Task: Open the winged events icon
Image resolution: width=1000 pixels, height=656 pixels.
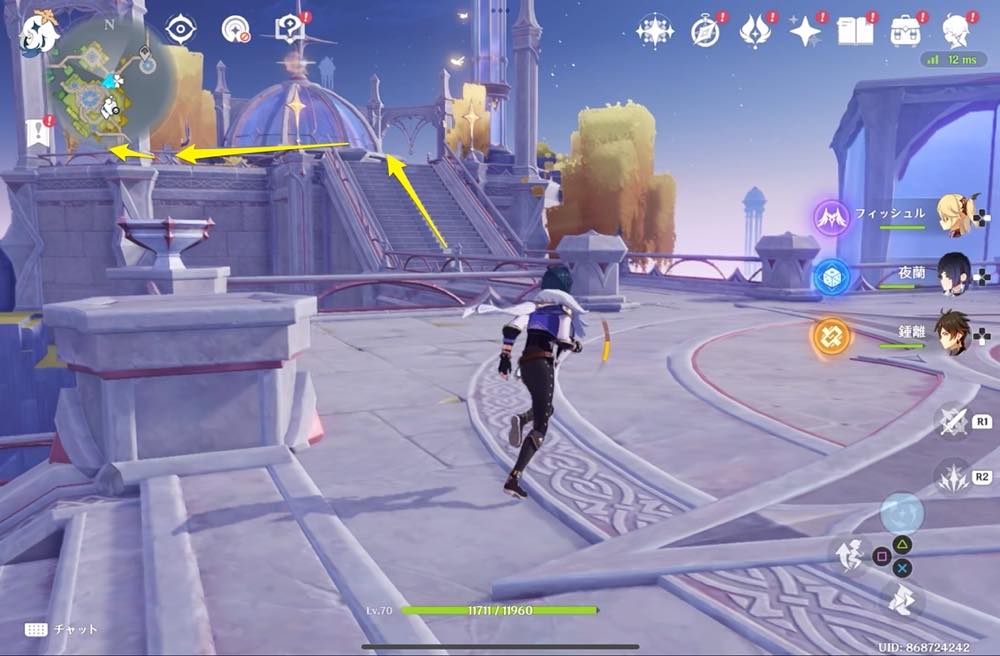Action: point(754,32)
